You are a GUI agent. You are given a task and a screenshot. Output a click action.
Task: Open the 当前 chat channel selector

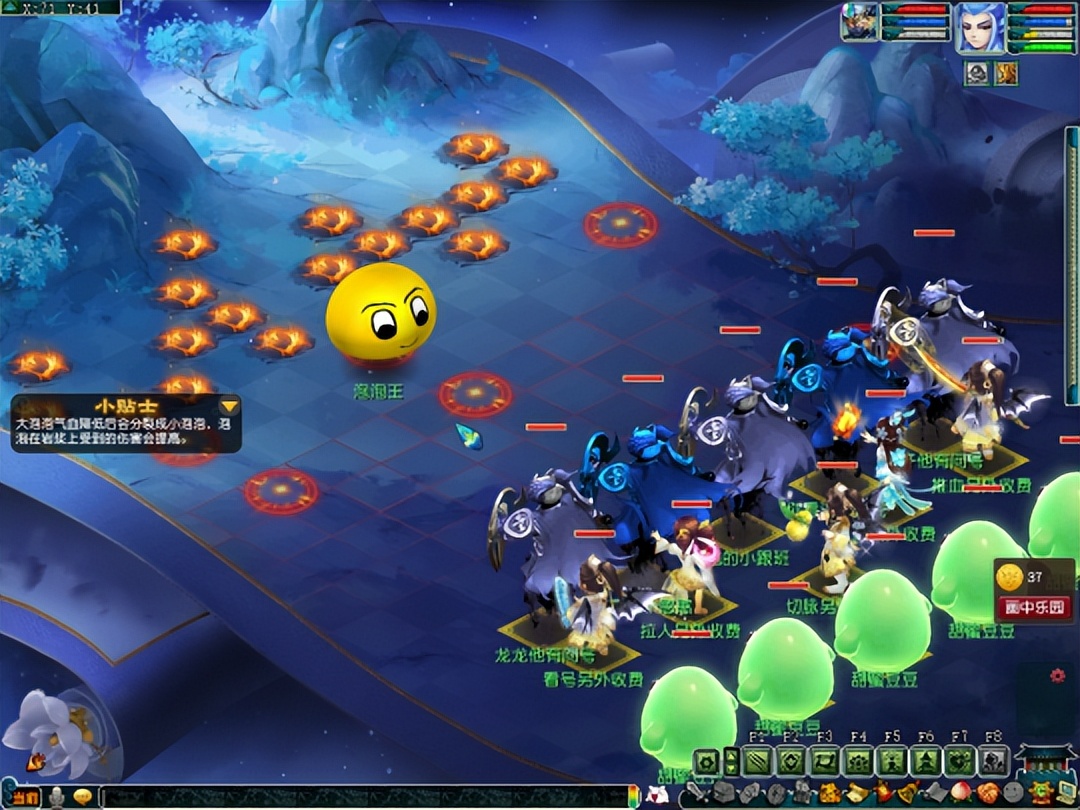(25, 797)
